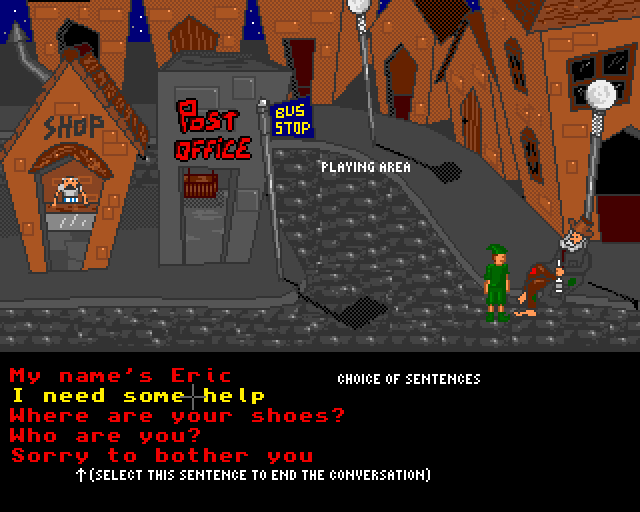Image resolution: width=640 pixels, height=512 pixels.
Task: Pick the "Who are you?" dialogue option
Action: 105,436
